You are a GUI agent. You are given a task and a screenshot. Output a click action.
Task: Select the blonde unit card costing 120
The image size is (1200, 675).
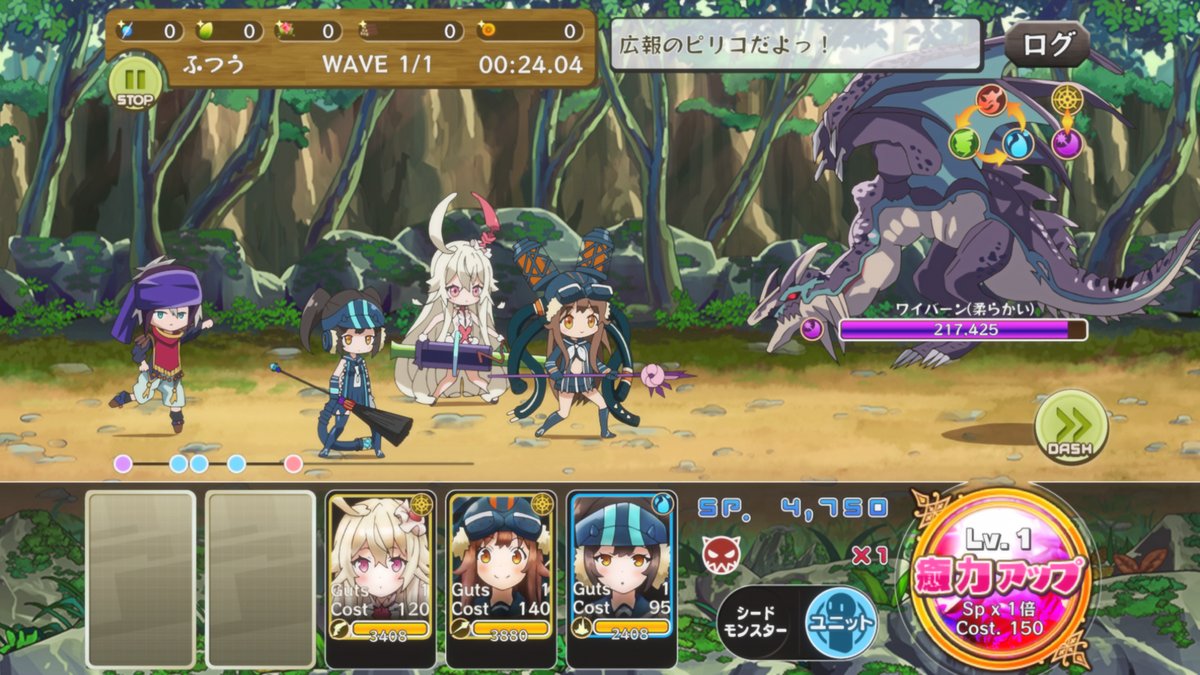tap(381, 578)
